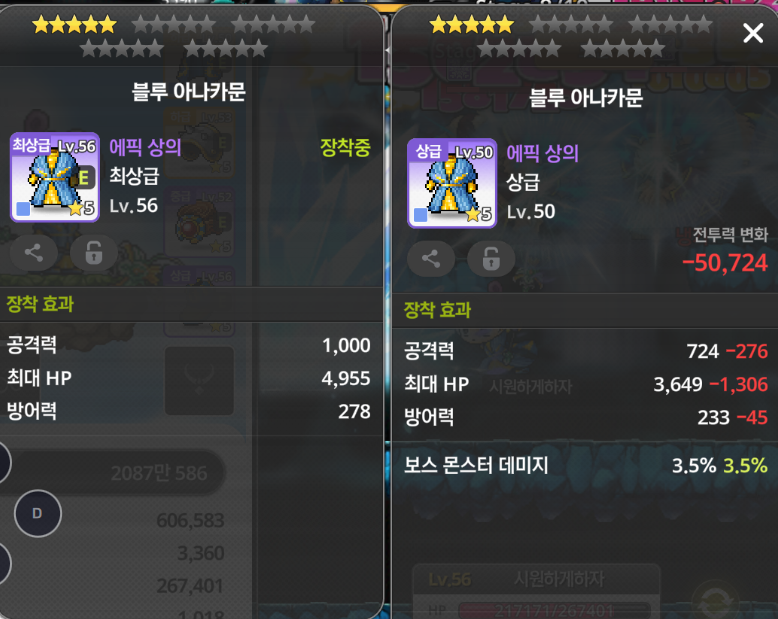The width and height of the screenshot is (778, 619).
Task: Toggle lock on the Lv.50 item
Action: pyautogui.click(x=491, y=259)
